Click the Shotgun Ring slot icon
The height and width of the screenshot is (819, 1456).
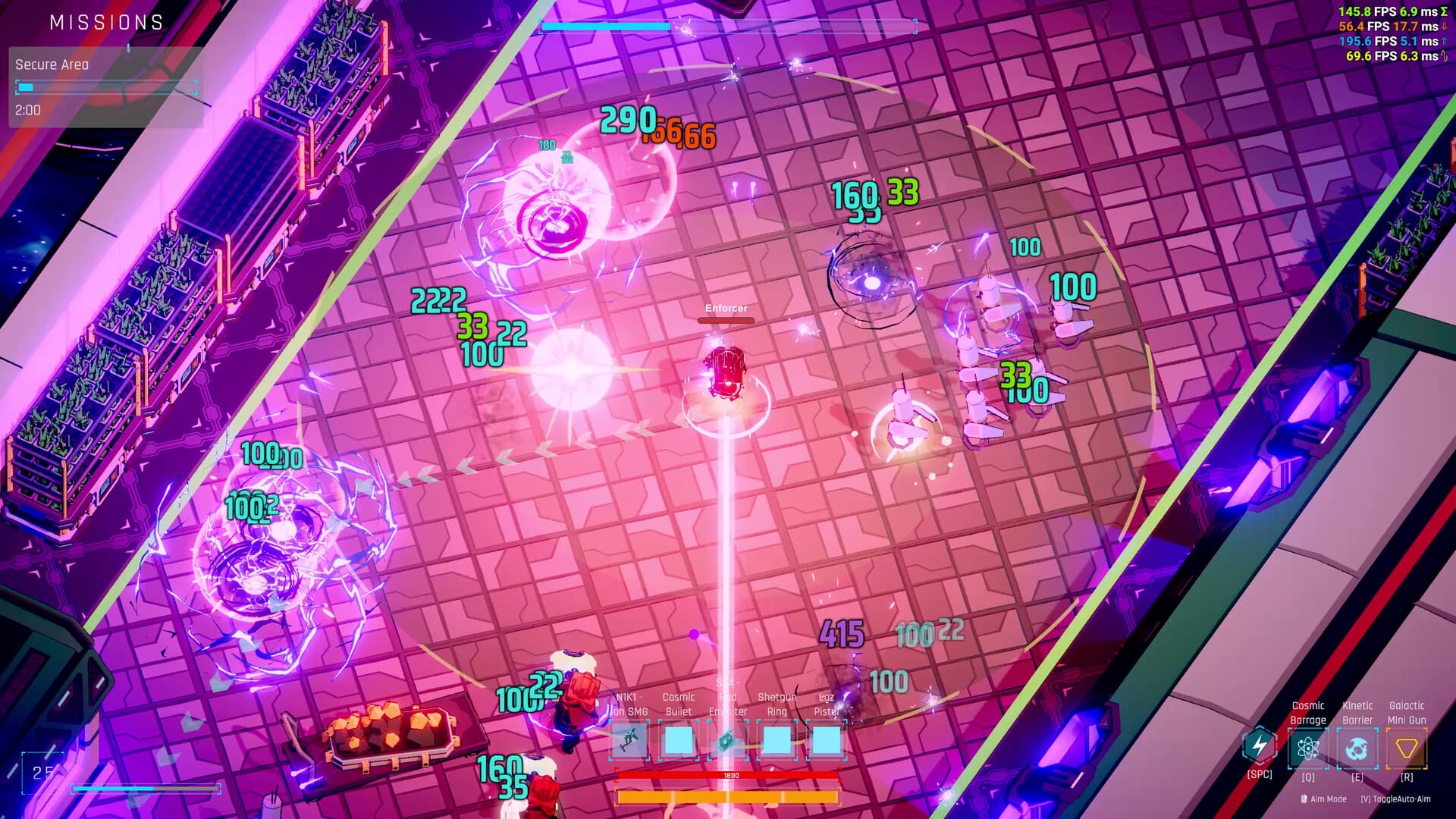pyautogui.click(x=777, y=739)
